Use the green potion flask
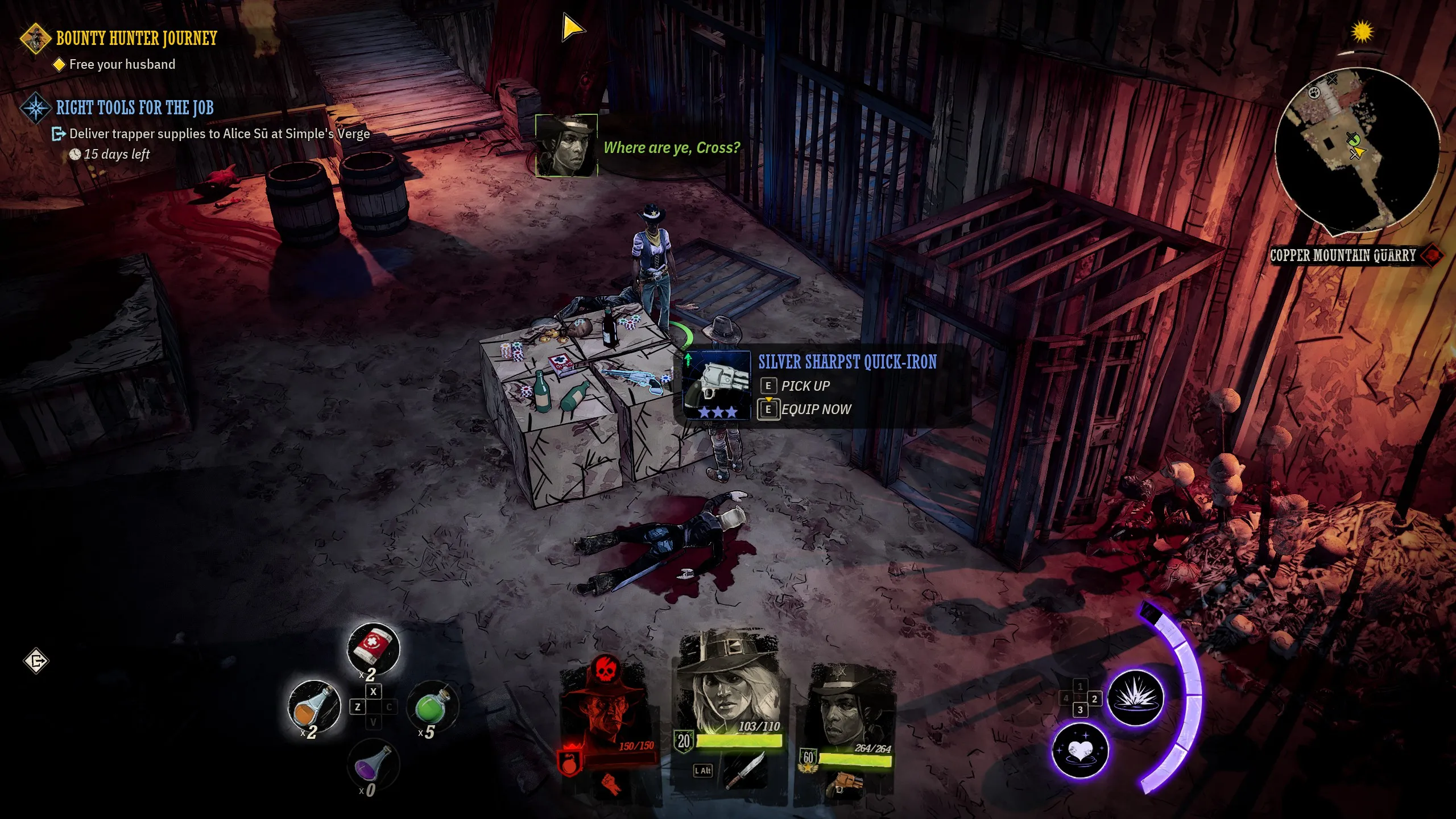 (x=432, y=707)
